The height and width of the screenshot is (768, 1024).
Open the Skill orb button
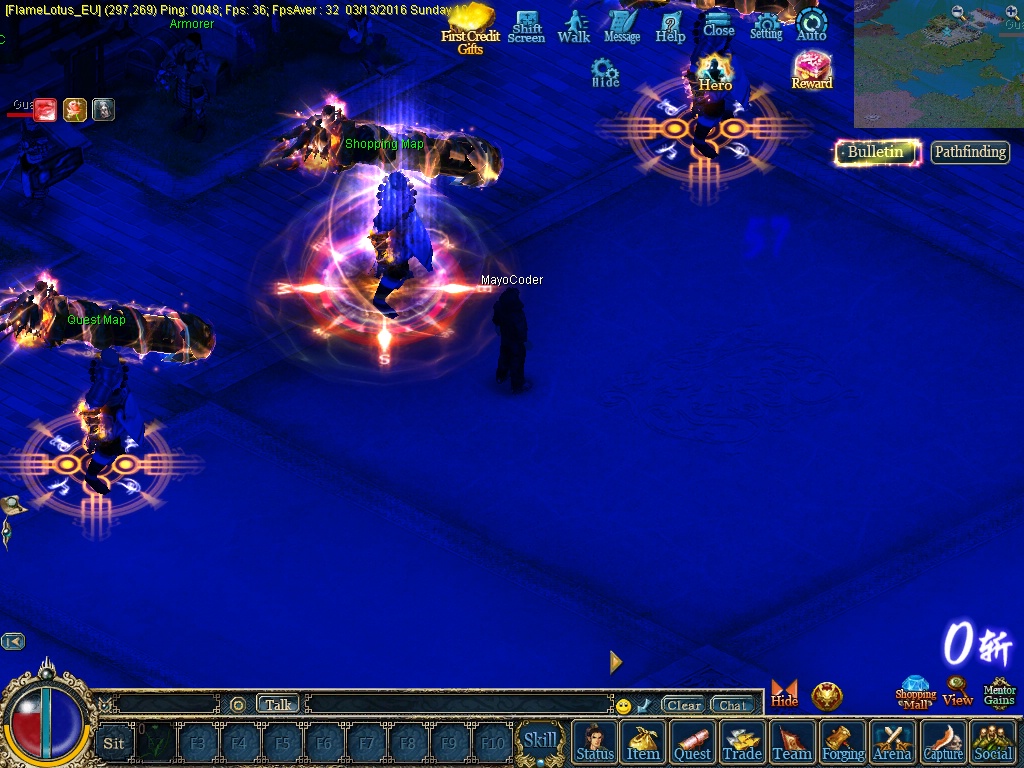tap(540, 741)
